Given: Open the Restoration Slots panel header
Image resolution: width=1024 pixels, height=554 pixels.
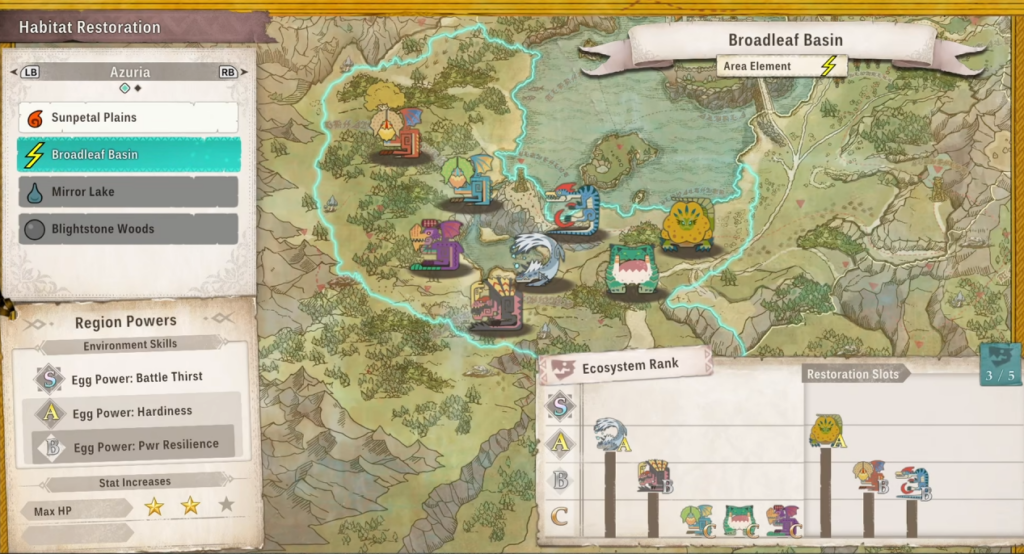Looking at the screenshot, I should (853, 374).
